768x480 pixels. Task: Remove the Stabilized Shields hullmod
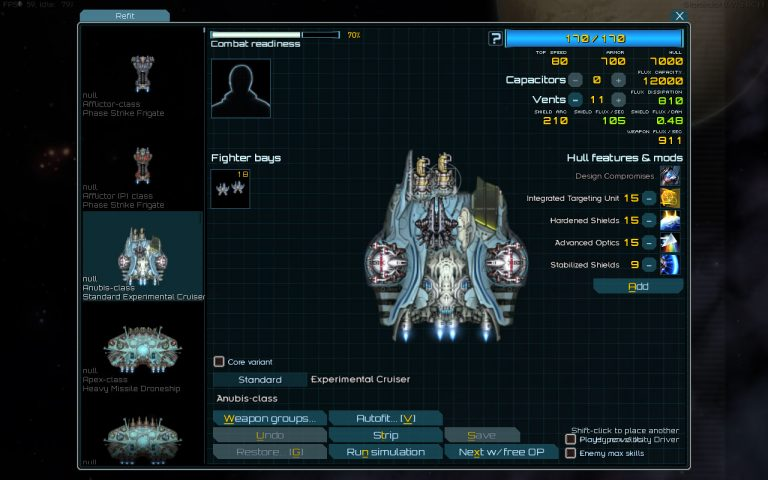[x=649, y=264]
